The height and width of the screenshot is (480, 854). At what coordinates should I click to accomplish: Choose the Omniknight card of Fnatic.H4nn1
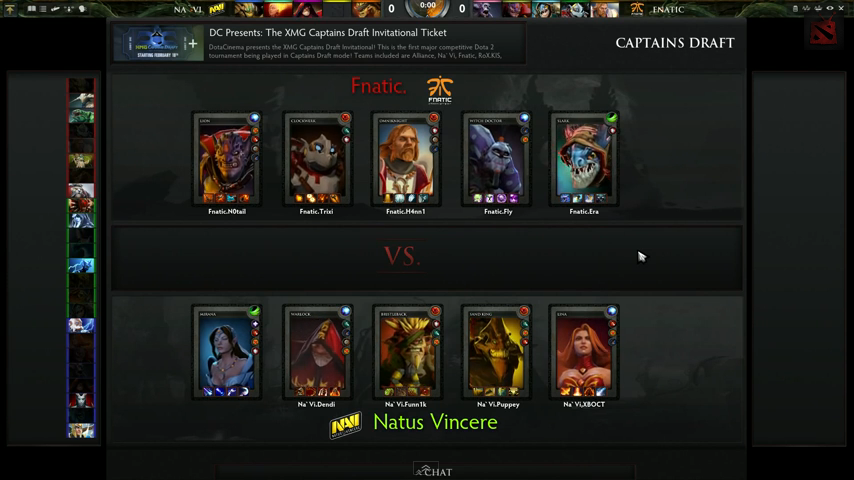[406, 160]
